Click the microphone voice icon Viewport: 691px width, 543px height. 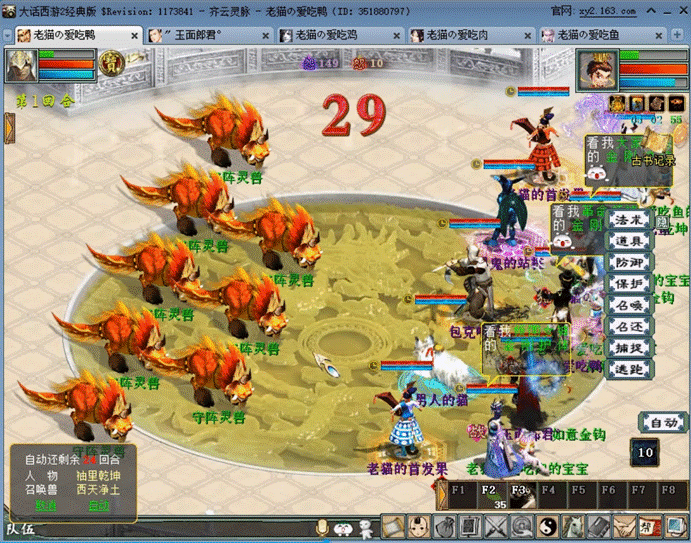[x=322, y=526]
